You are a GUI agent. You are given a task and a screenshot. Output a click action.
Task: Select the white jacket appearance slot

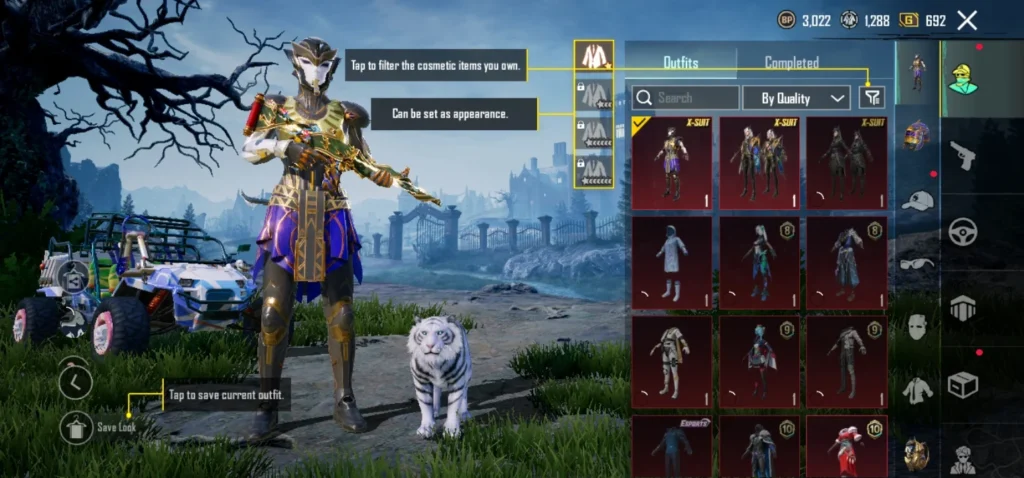[594, 57]
